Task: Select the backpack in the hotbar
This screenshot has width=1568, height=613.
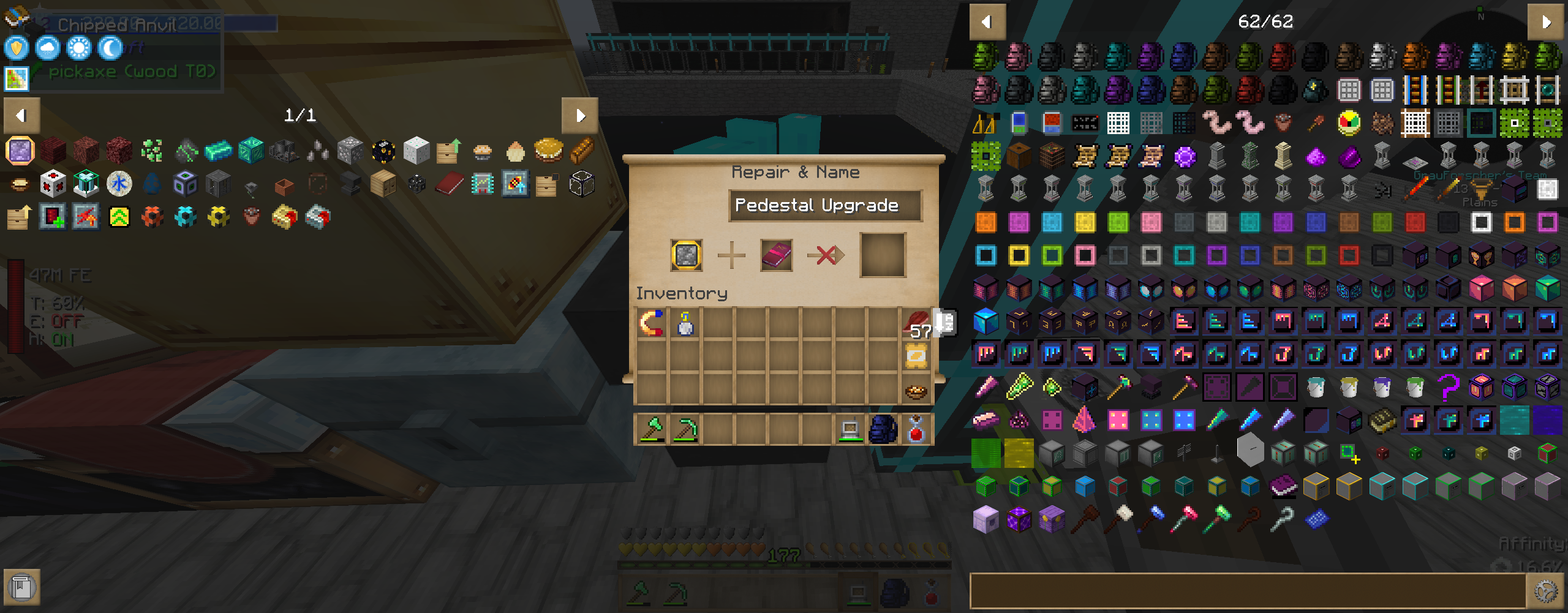Action: 884,429
